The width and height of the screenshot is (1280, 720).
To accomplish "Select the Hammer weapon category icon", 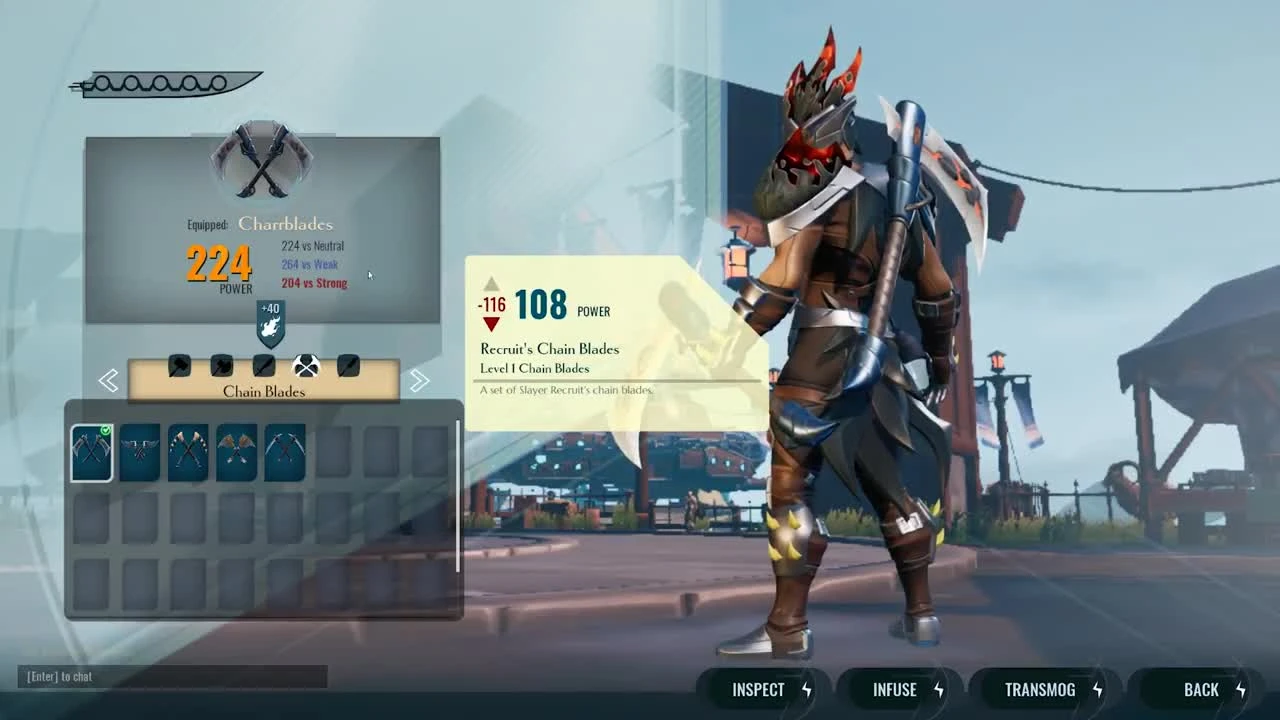I will [x=178, y=366].
